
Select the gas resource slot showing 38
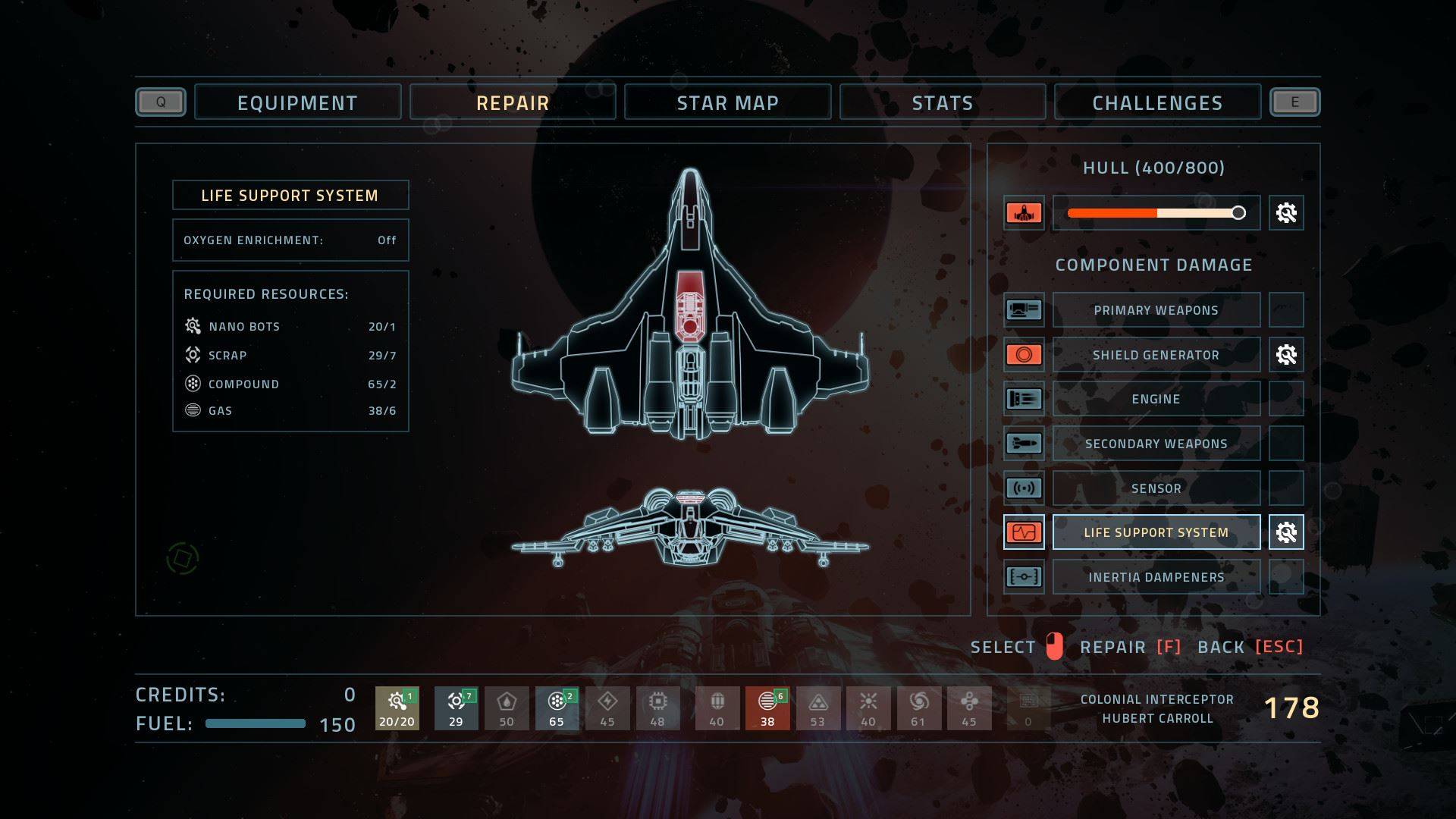(x=767, y=708)
